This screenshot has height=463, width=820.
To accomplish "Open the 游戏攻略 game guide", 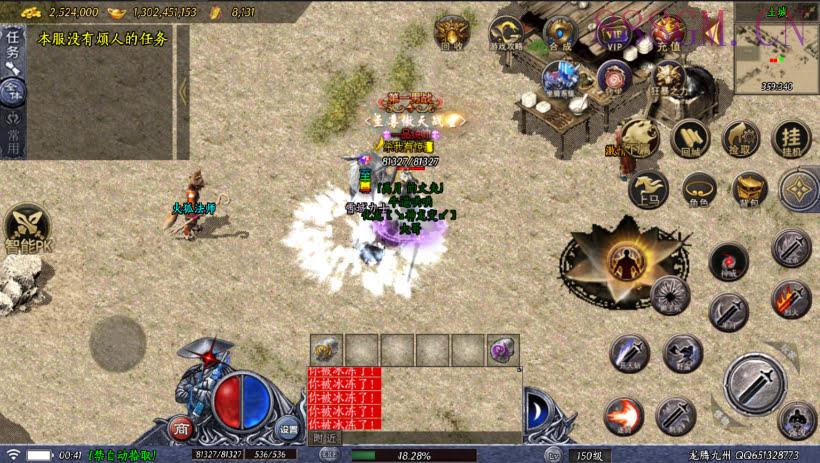I will 506,33.
